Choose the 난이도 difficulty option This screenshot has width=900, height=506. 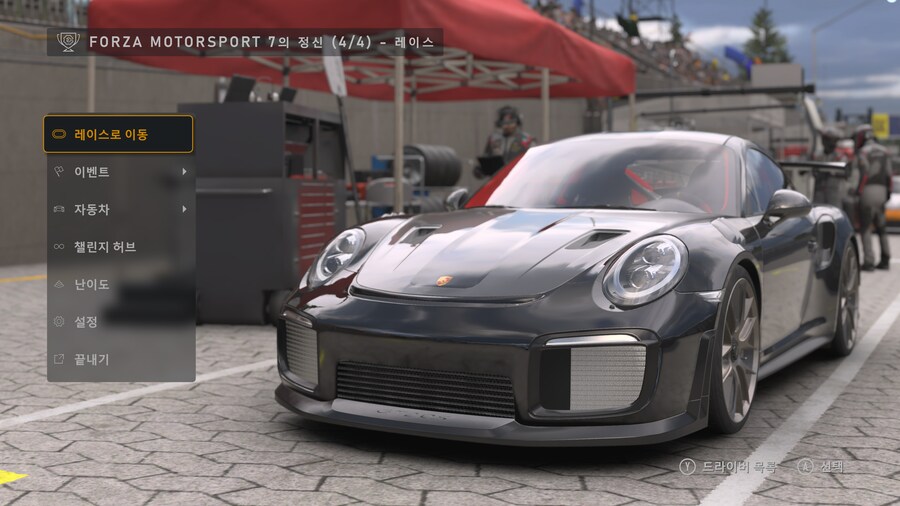click(119, 284)
